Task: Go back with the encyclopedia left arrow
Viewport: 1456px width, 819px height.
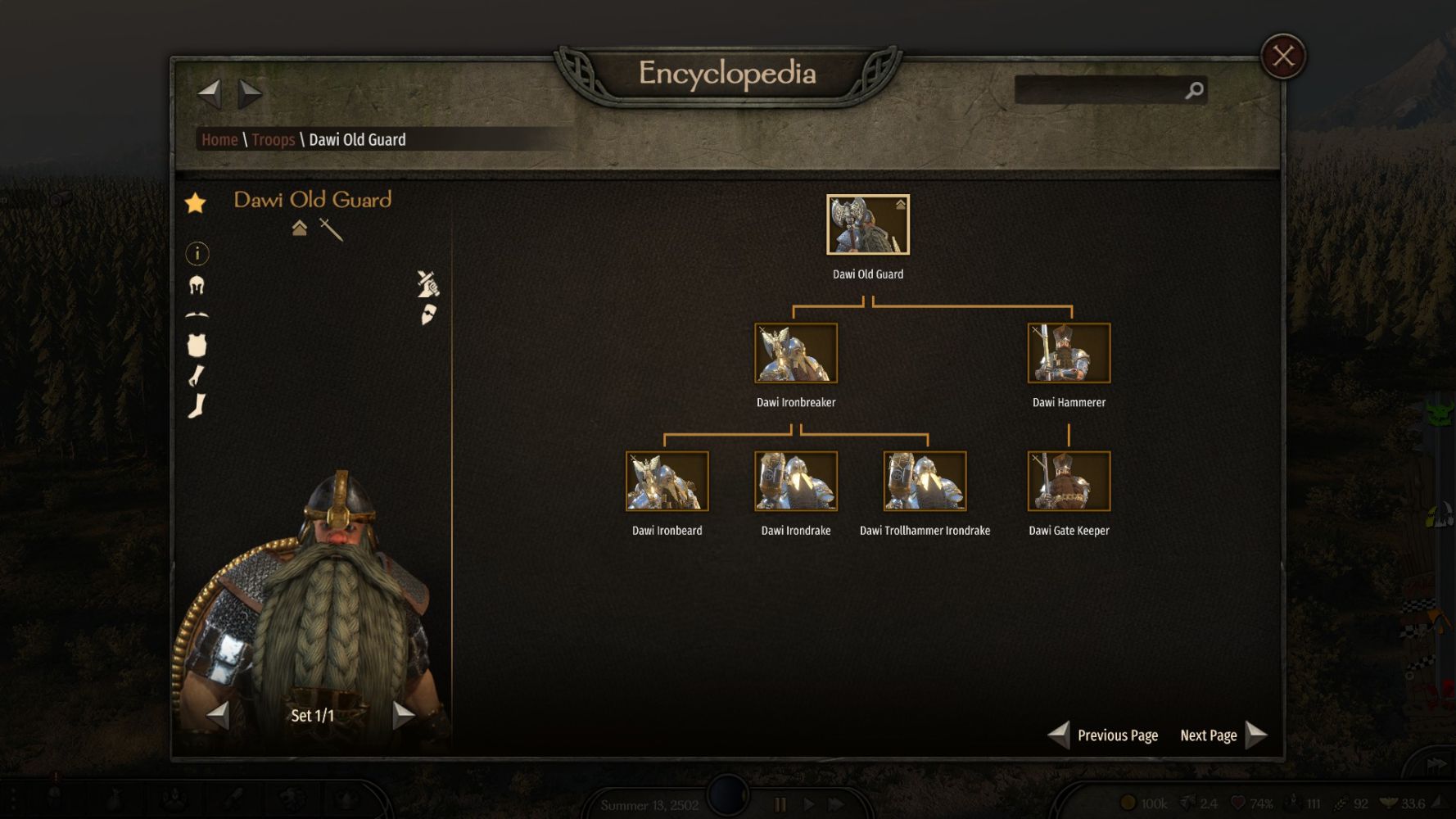Action: 210,93
